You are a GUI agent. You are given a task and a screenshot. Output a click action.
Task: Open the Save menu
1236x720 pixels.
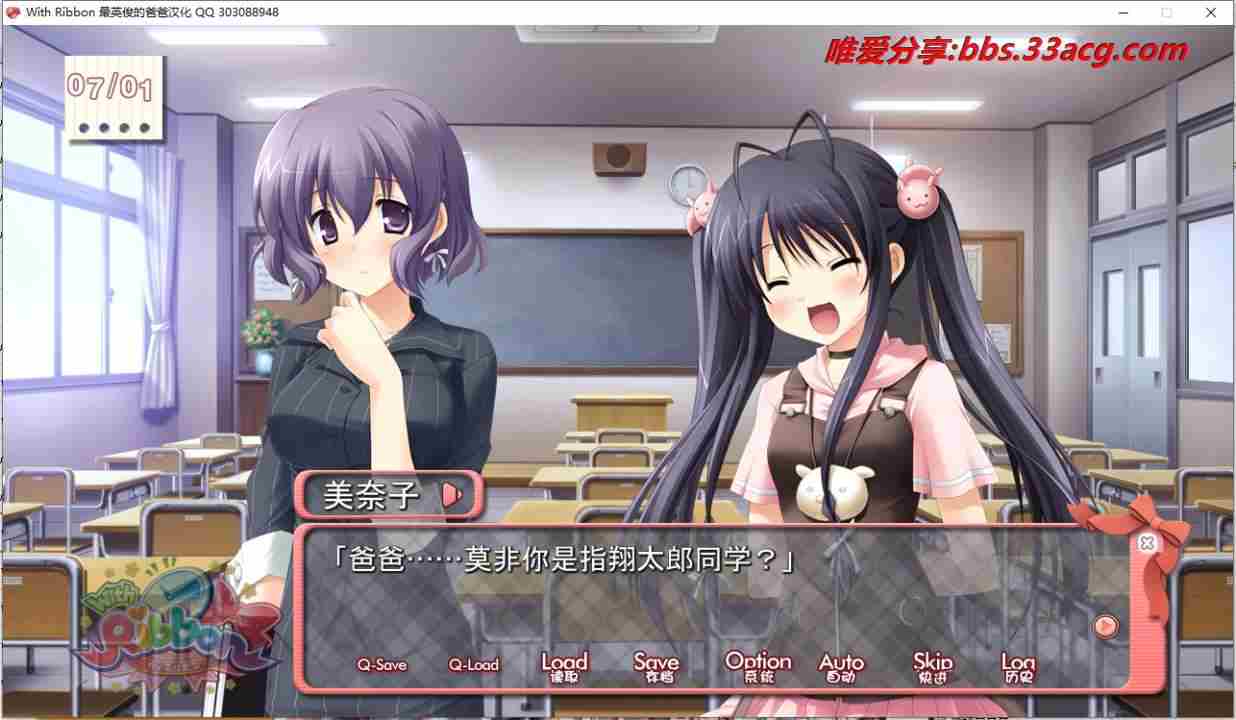point(656,666)
